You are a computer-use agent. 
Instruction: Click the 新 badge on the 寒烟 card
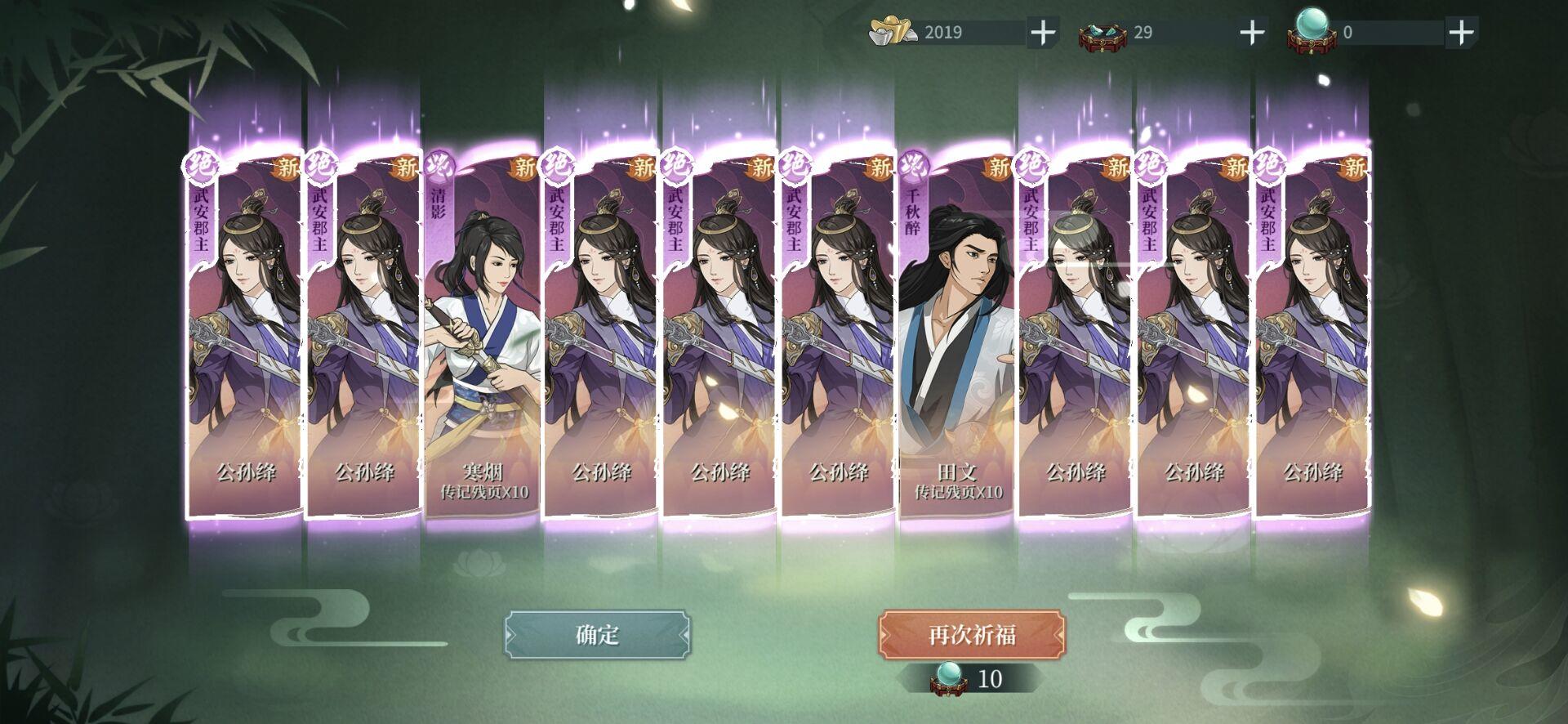click(523, 166)
